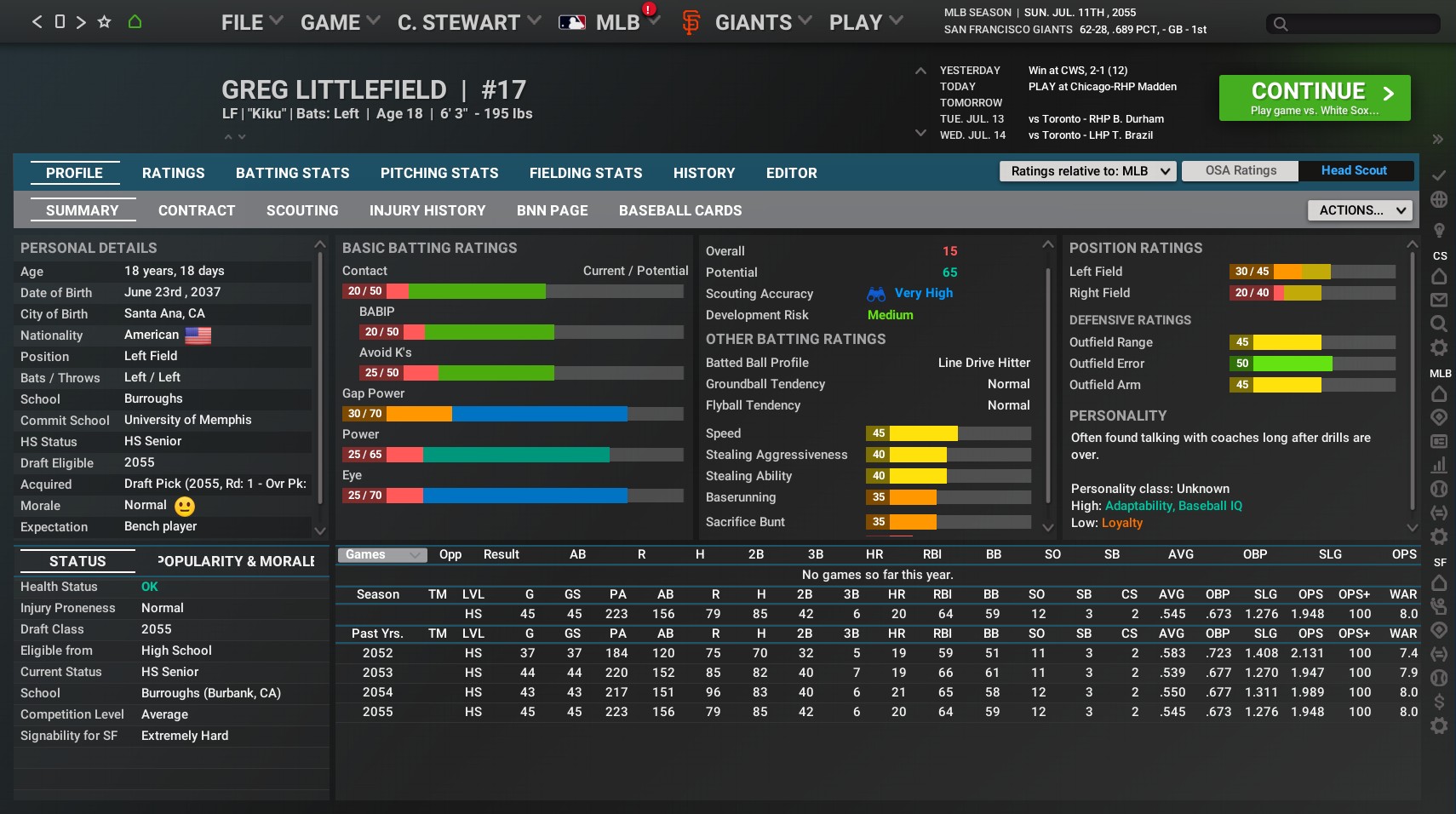Switch to the BATTING STATS tab
The width and height of the screenshot is (1456, 814).
292,173
